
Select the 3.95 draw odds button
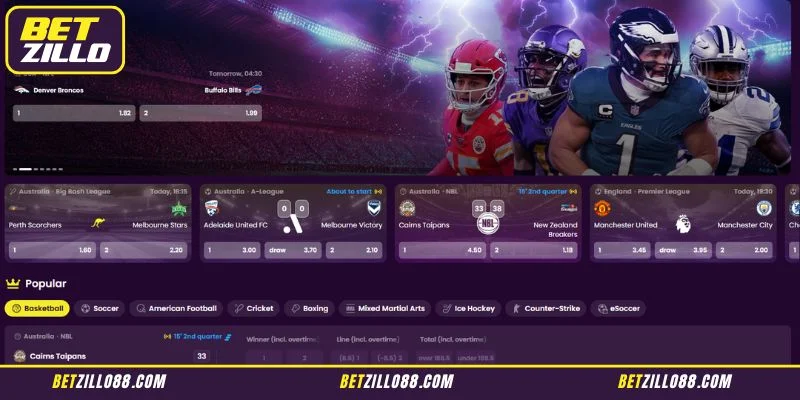[683, 250]
